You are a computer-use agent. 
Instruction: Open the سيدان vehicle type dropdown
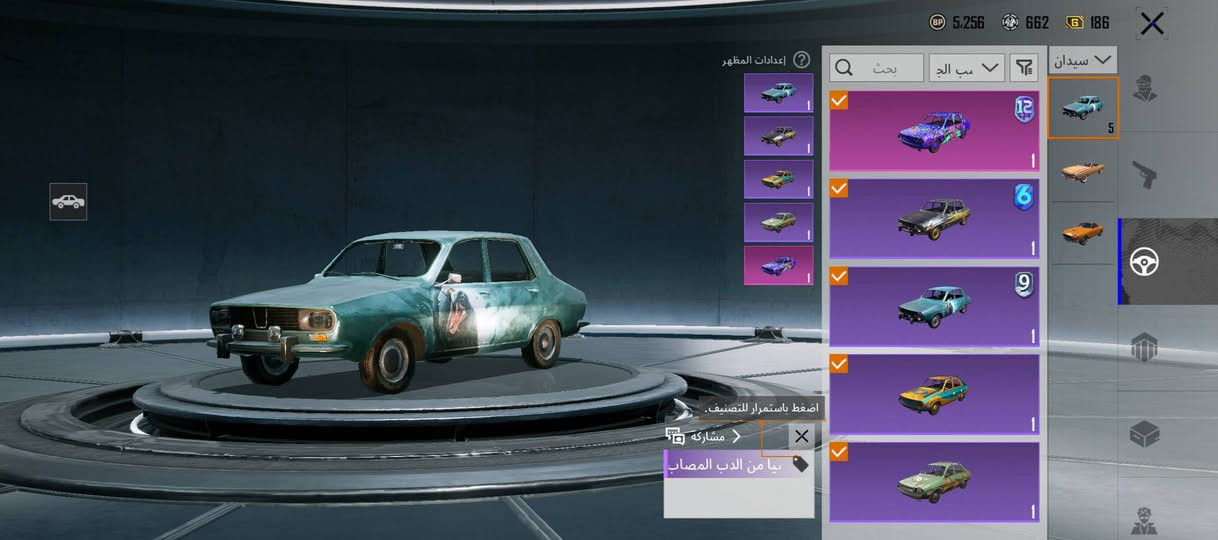(1083, 60)
